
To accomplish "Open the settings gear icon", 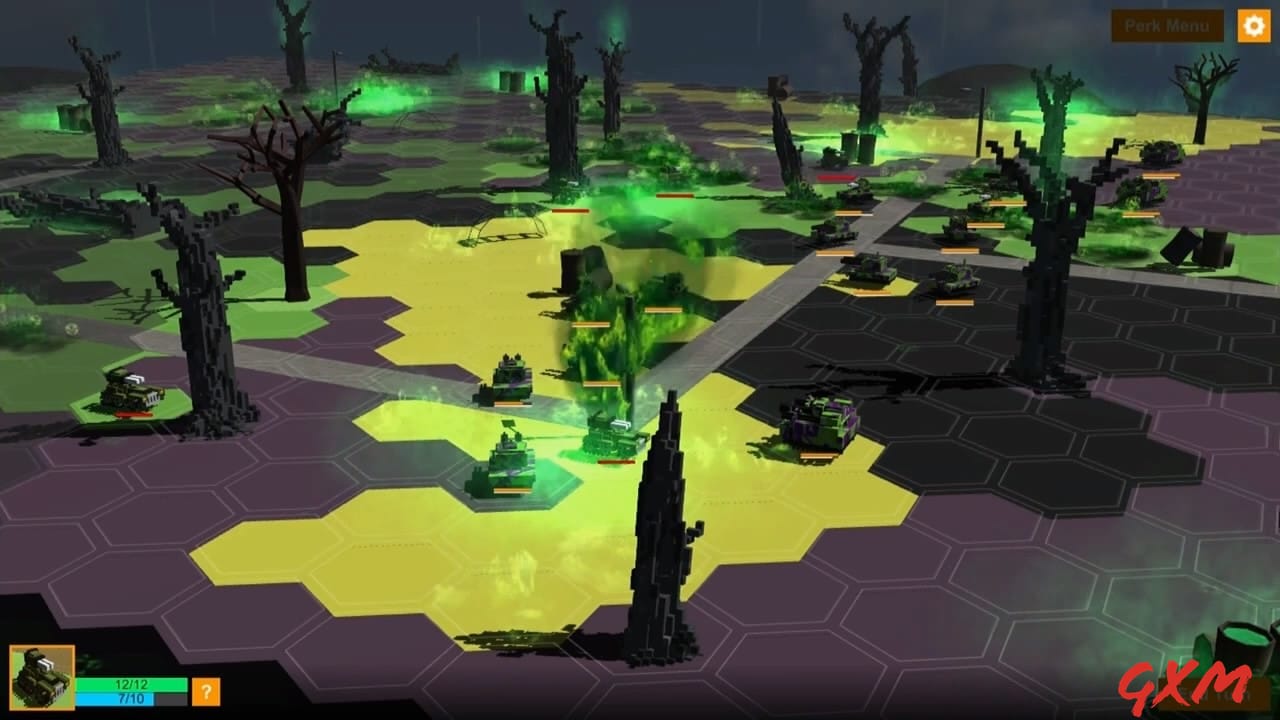I will pyautogui.click(x=1253, y=26).
